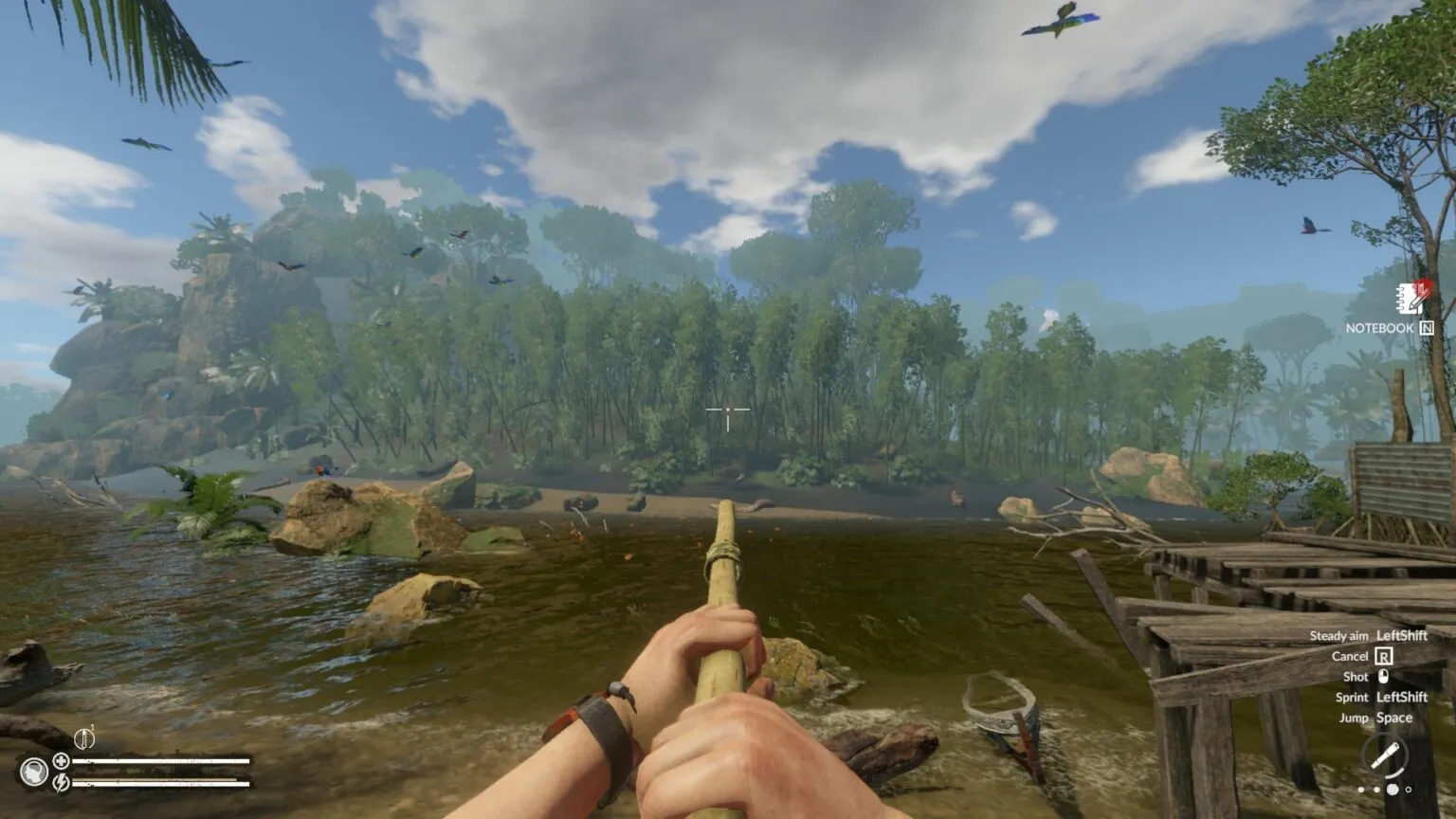The width and height of the screenshot is (1456, 819).
Task: Open the Notebook icon
Action: tap(1411, 299)
